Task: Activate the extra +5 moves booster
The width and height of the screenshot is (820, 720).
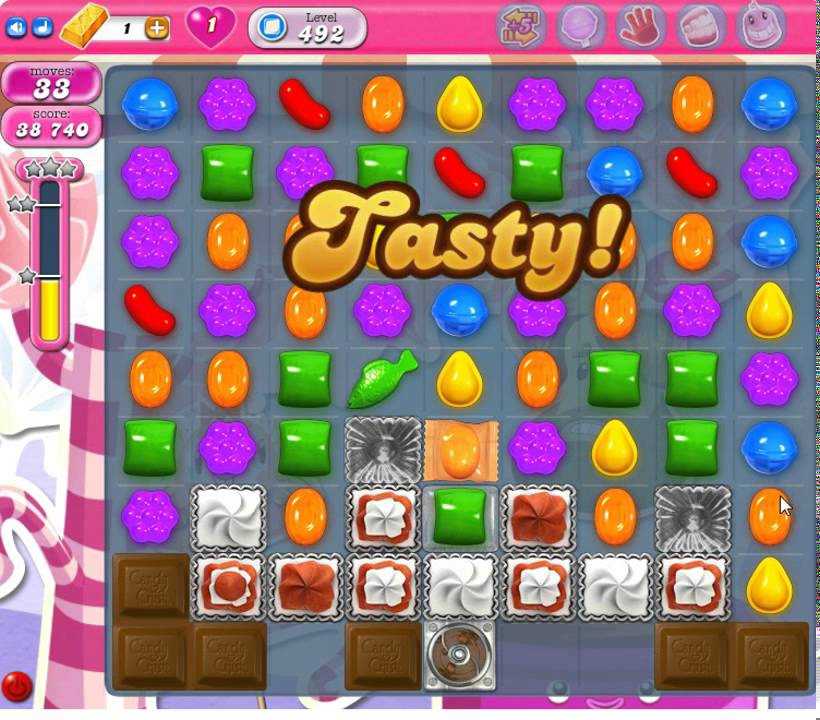Action: (521, 27)
